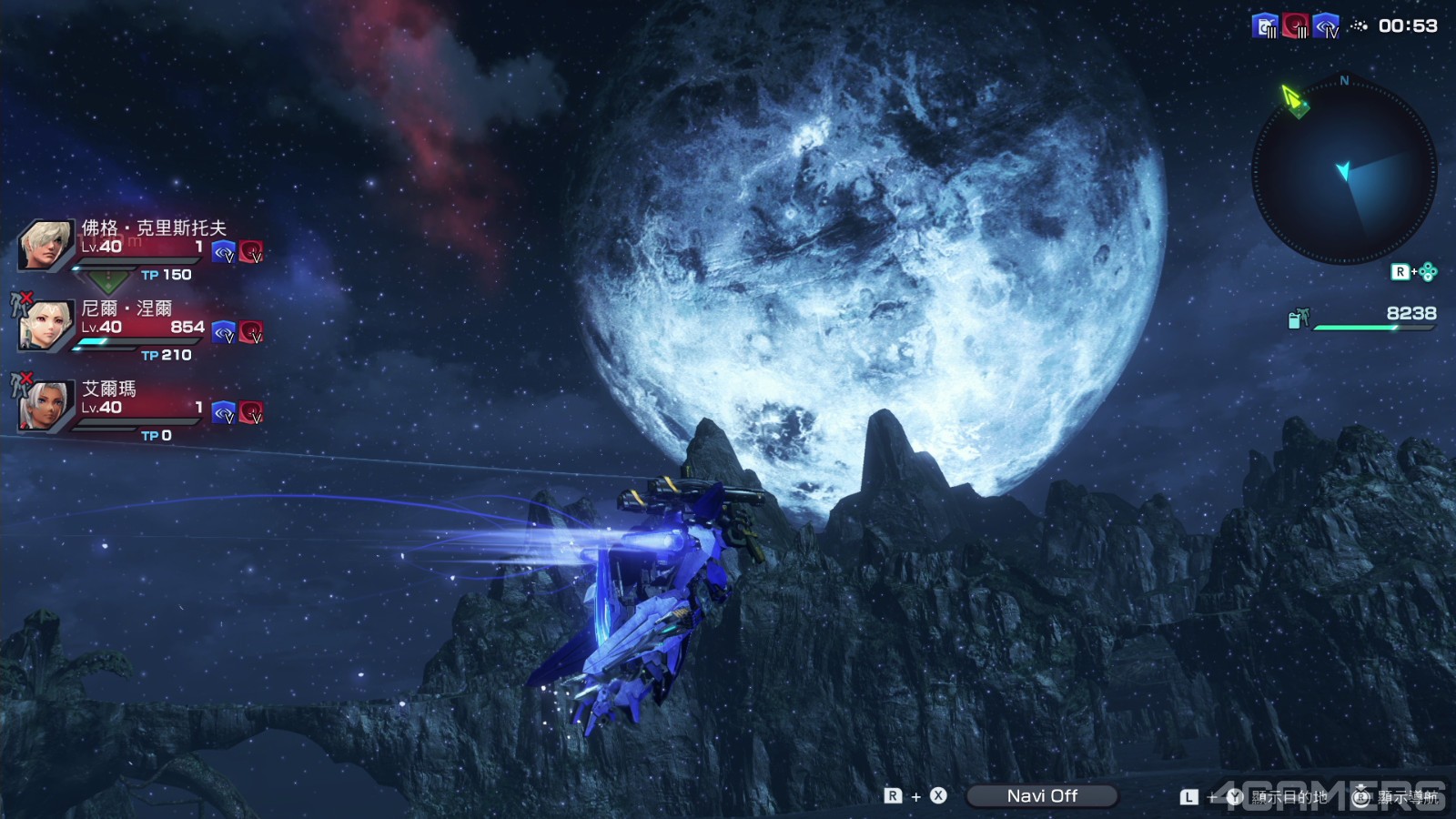Click the Skell fuel icon beside 8238
This screenshot has height=819, width=1456.
pyautogui.click(x=1298, y=318)
